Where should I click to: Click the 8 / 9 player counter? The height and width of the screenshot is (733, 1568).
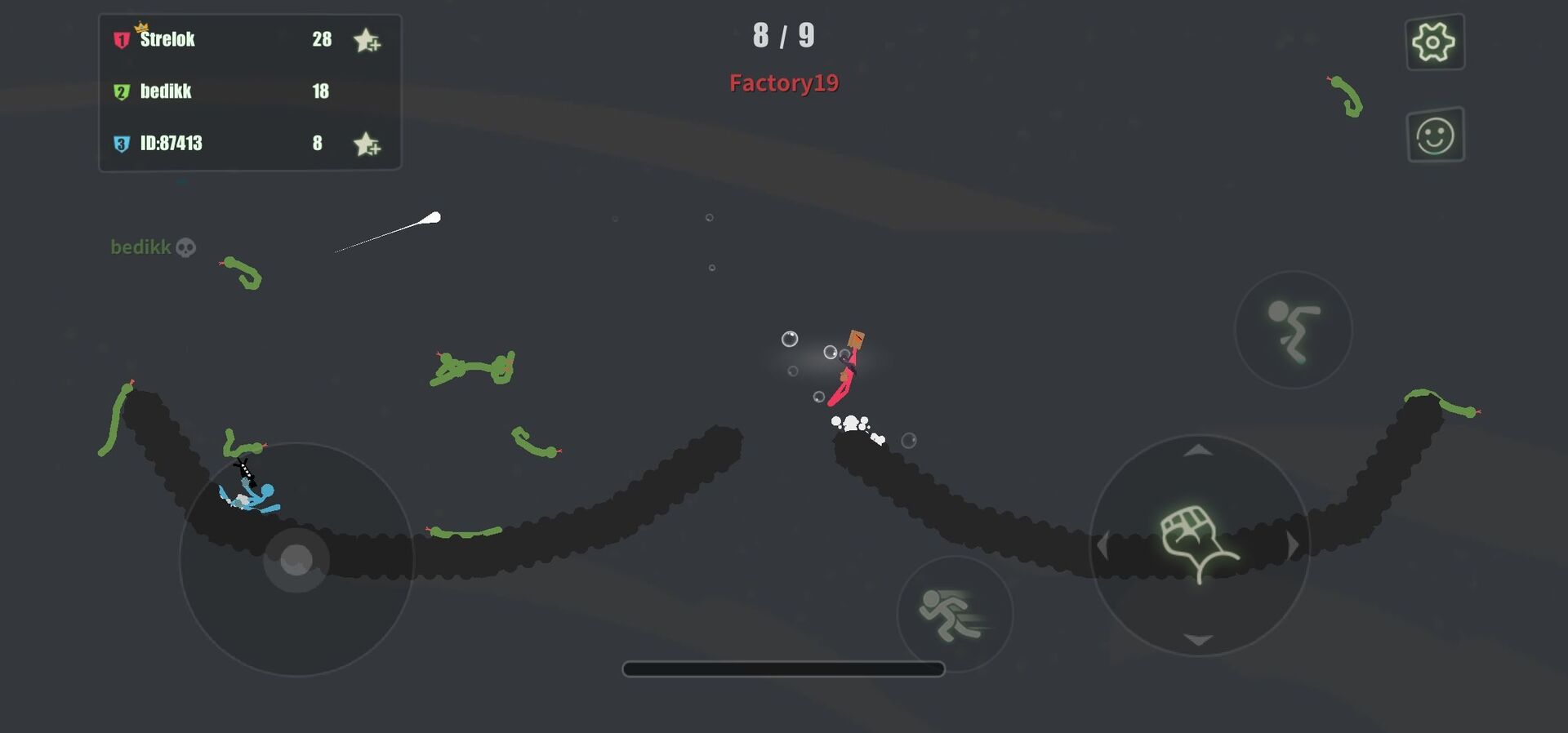coord(783,36)
